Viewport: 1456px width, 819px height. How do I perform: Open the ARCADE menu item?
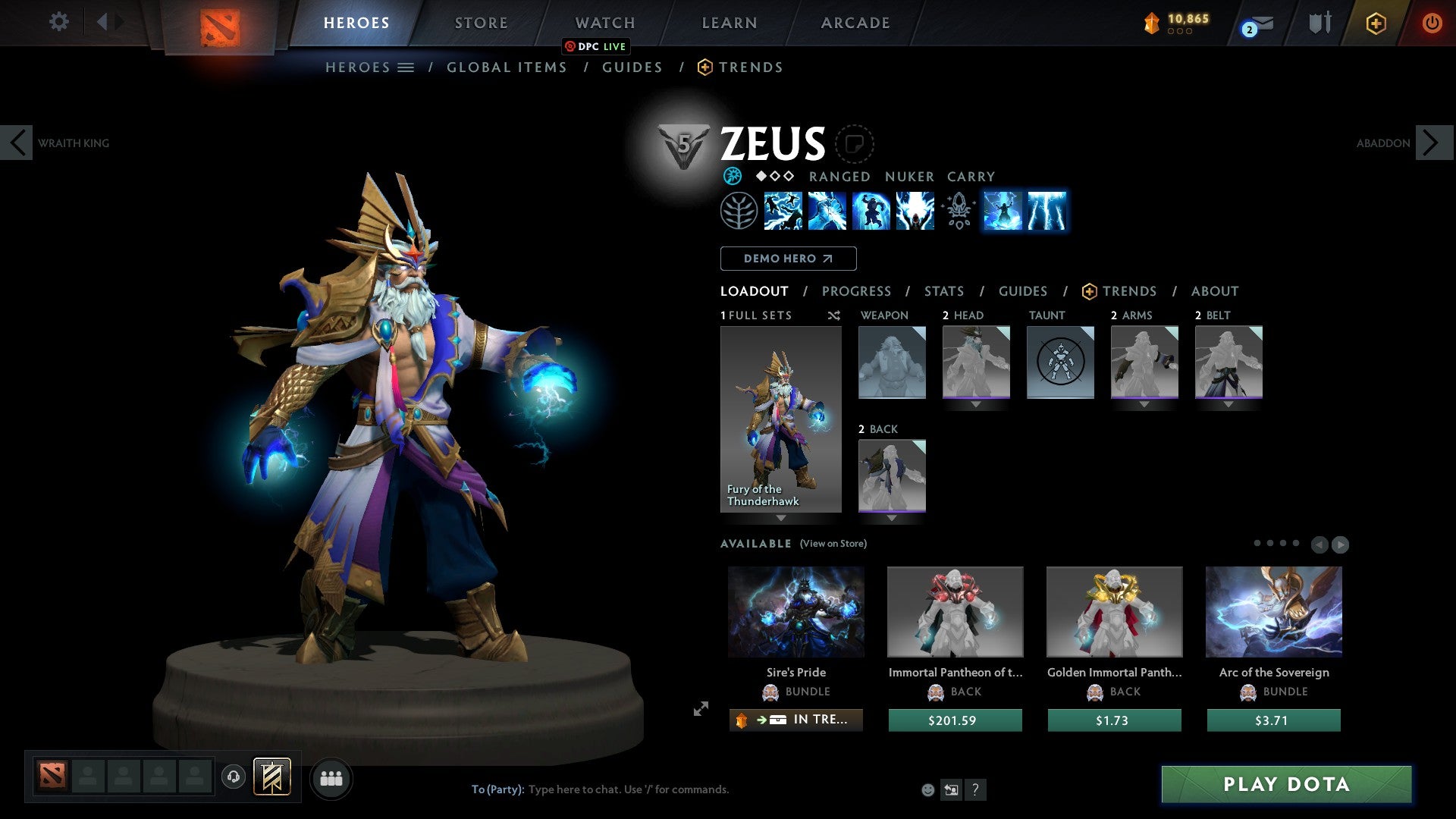tap(855, 23)
